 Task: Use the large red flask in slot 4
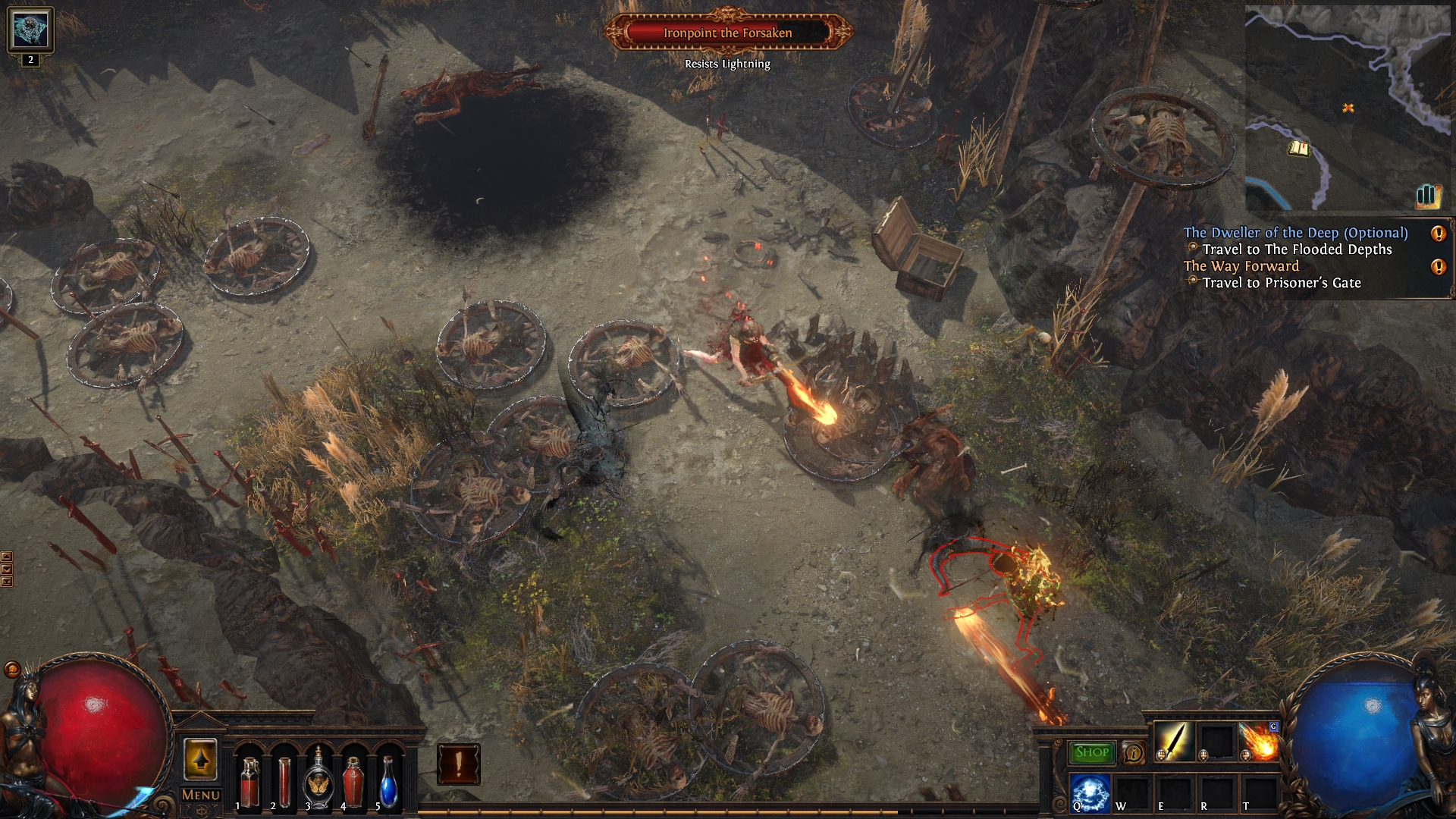click(x=353, y=781)
